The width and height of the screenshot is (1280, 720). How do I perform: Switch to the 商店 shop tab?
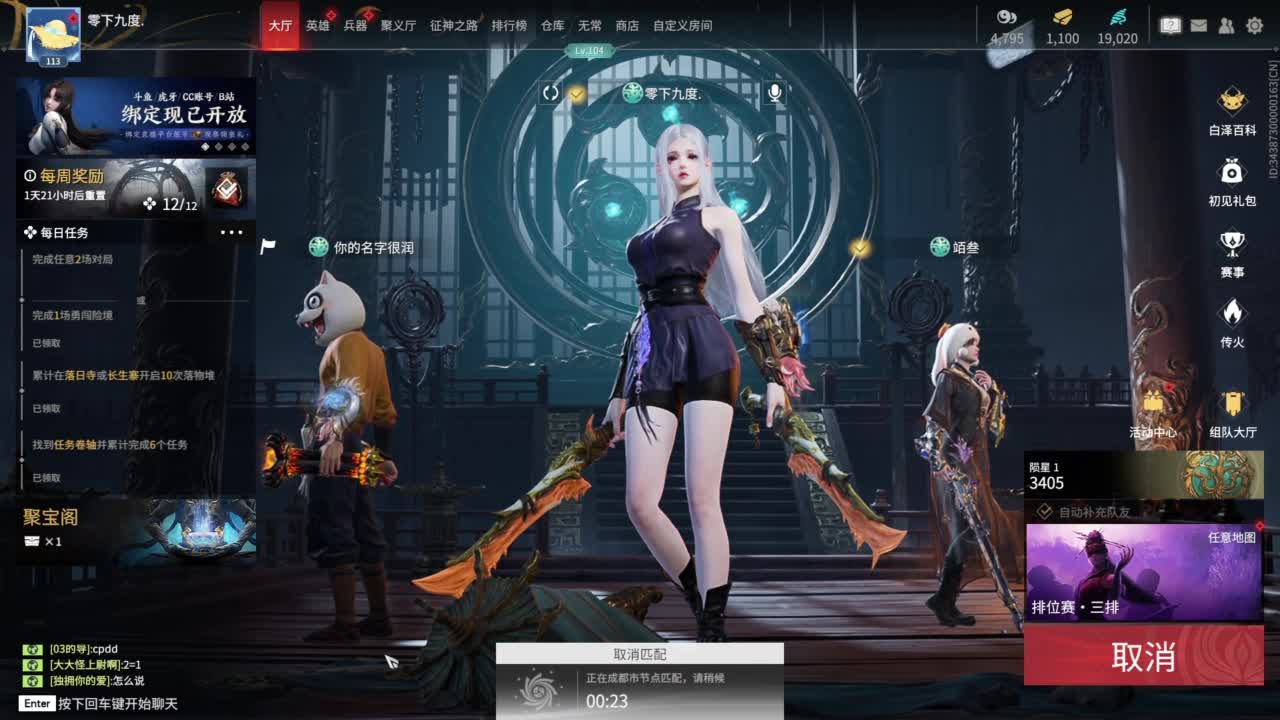pyautogui.click(x=626, y=26)
